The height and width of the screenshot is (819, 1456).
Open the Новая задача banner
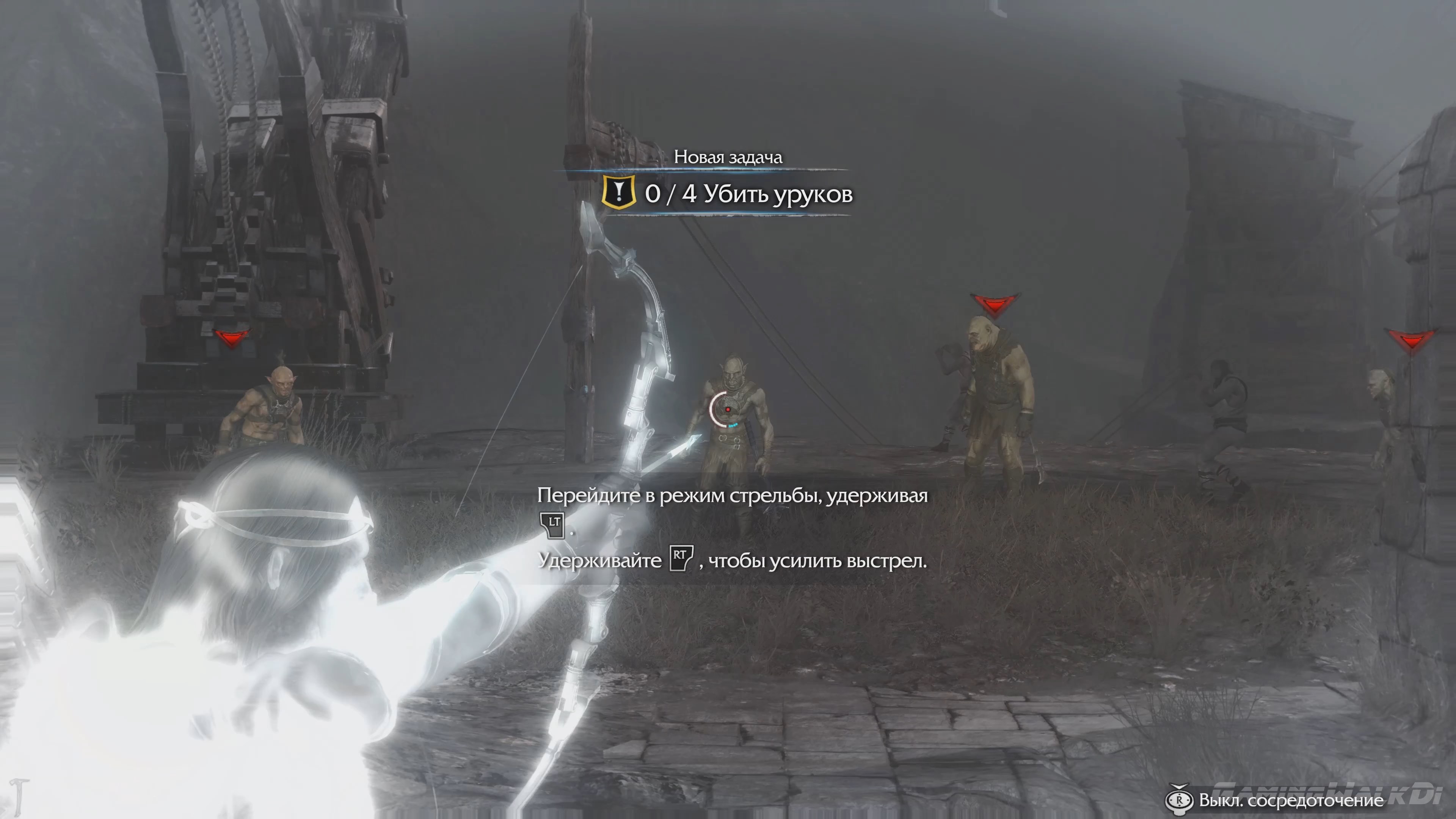pos(729,158)
